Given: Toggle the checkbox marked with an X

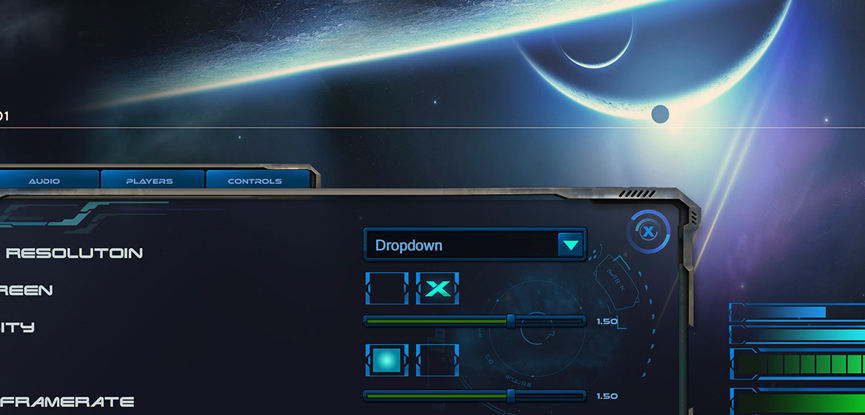Looking at the screenshot, I should tap(437, 289).
